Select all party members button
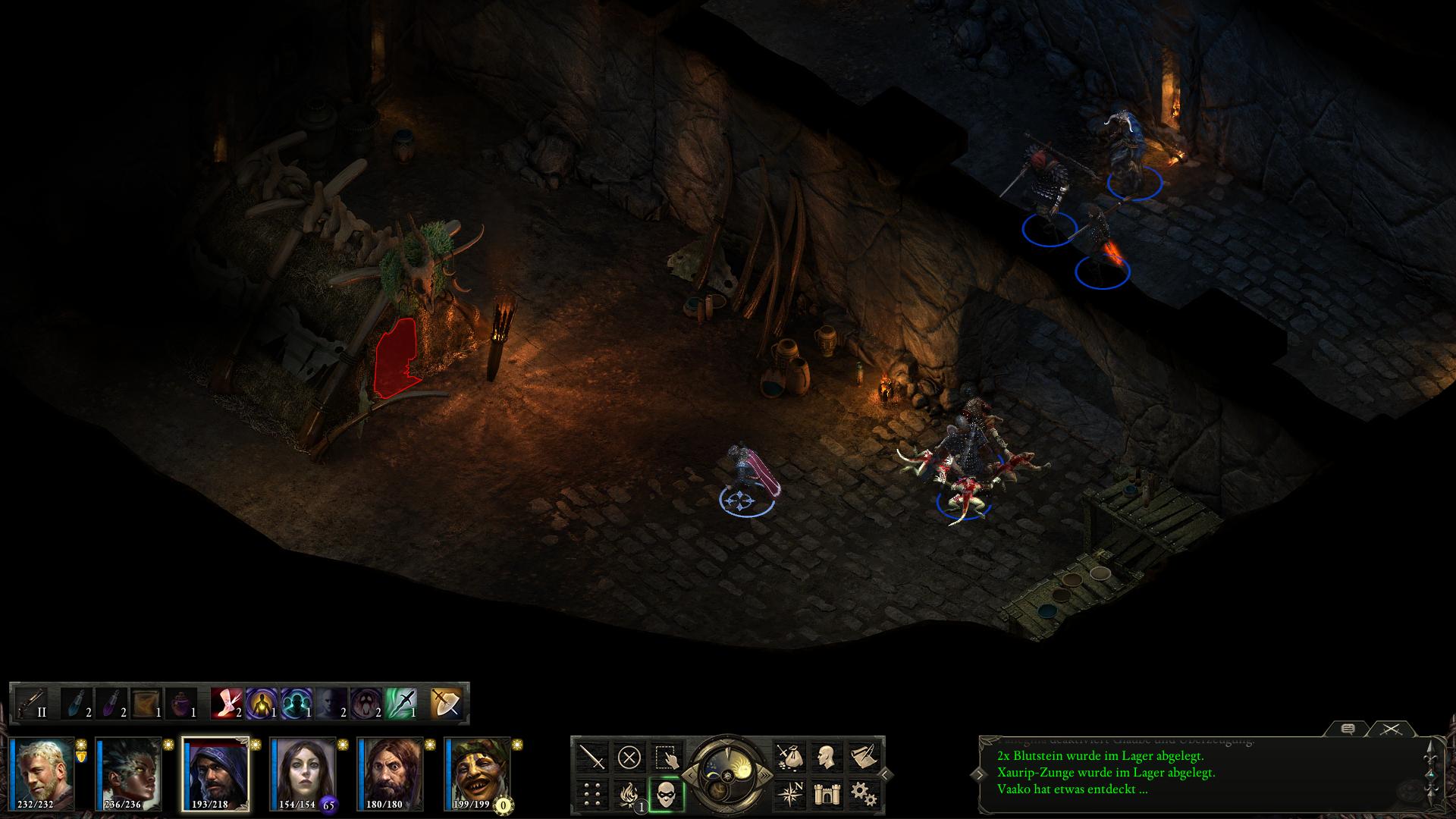 pyautogui.click(x=667, y=756)
